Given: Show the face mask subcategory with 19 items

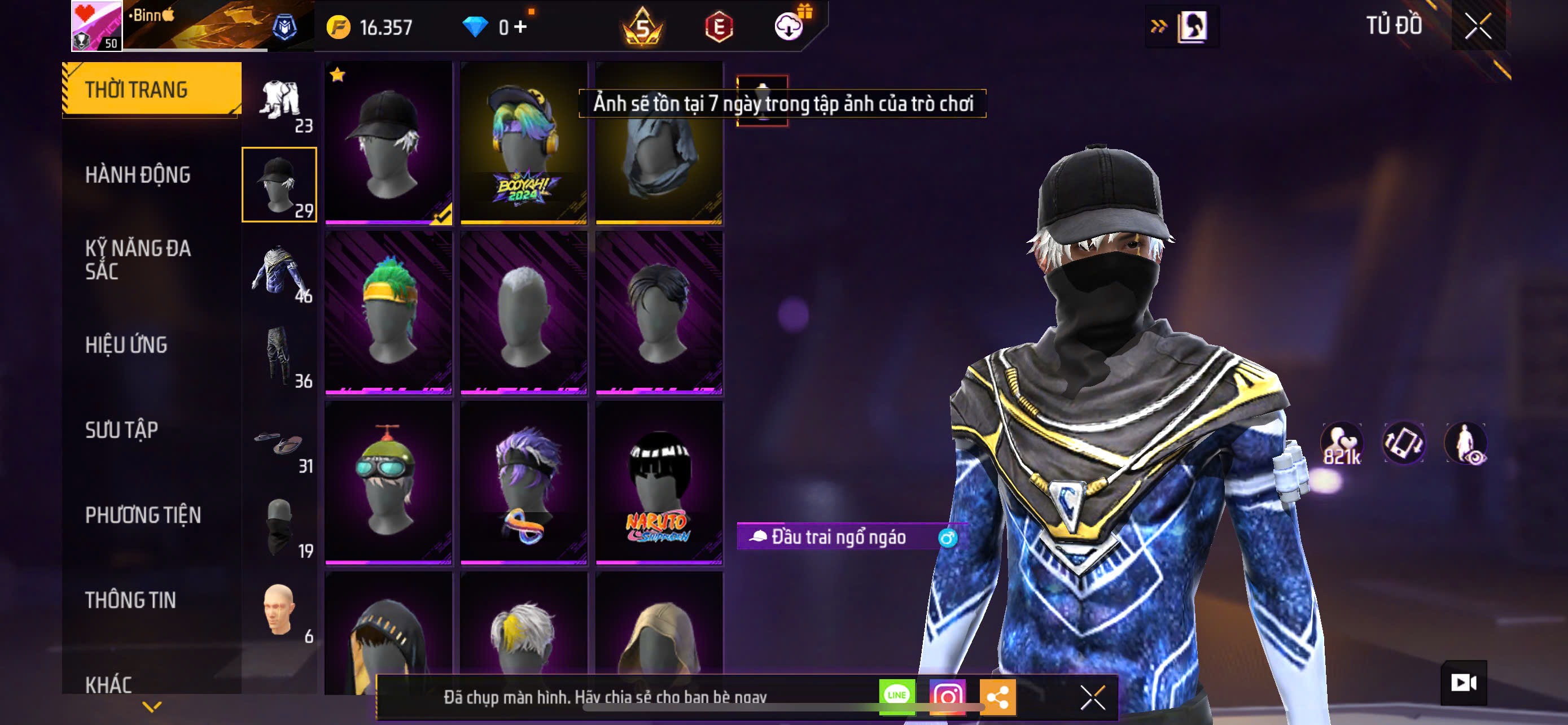Looking at the screenshot, I should pos(280,527).
